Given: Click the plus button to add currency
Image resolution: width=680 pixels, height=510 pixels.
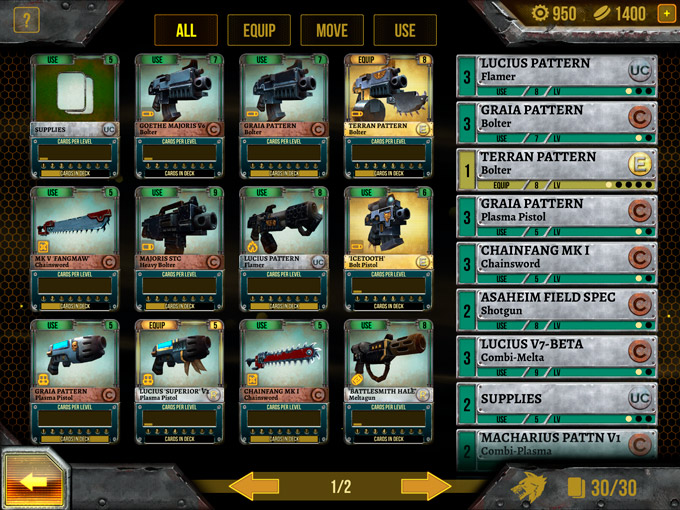Looking at the screenshot, I should (666, 14).
